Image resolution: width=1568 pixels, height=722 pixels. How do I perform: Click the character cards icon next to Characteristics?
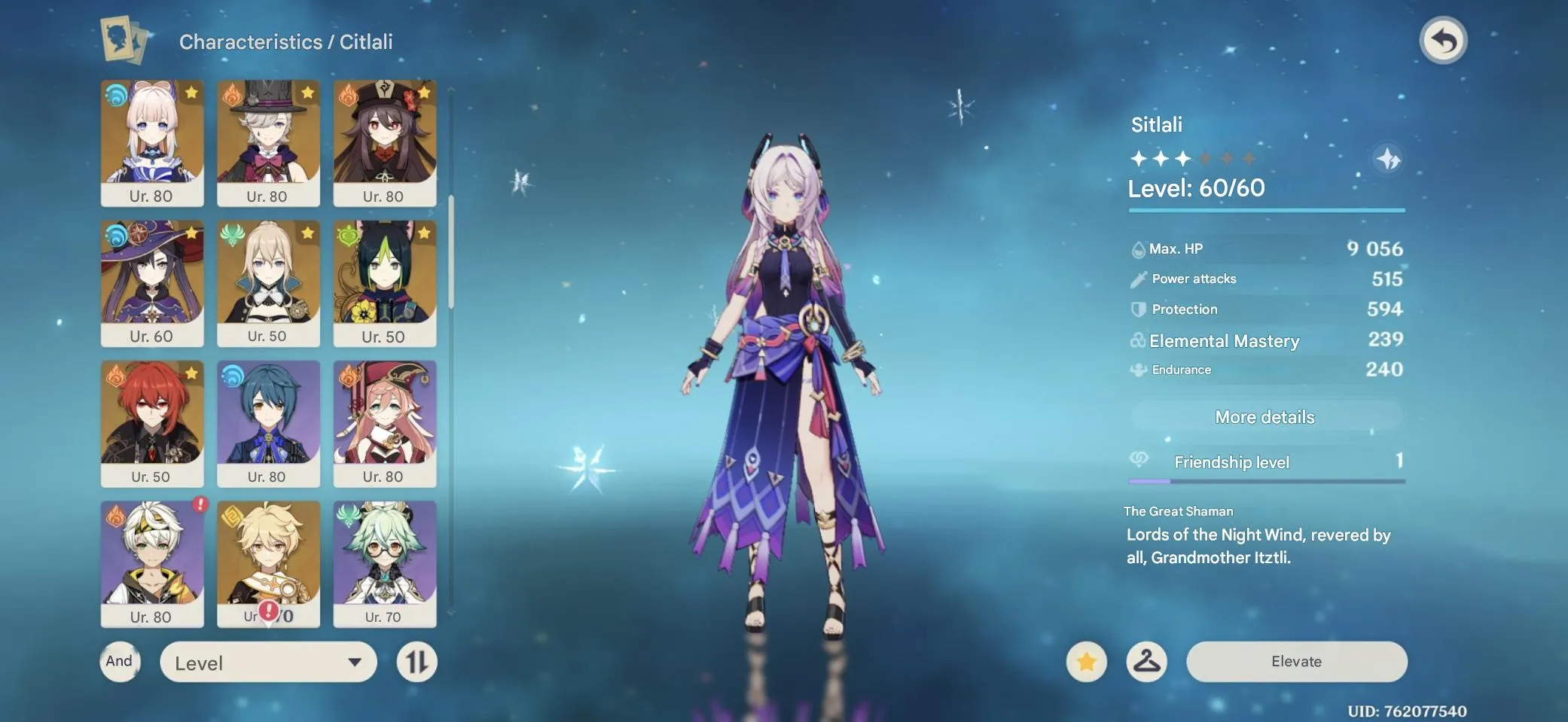[123, 41]
